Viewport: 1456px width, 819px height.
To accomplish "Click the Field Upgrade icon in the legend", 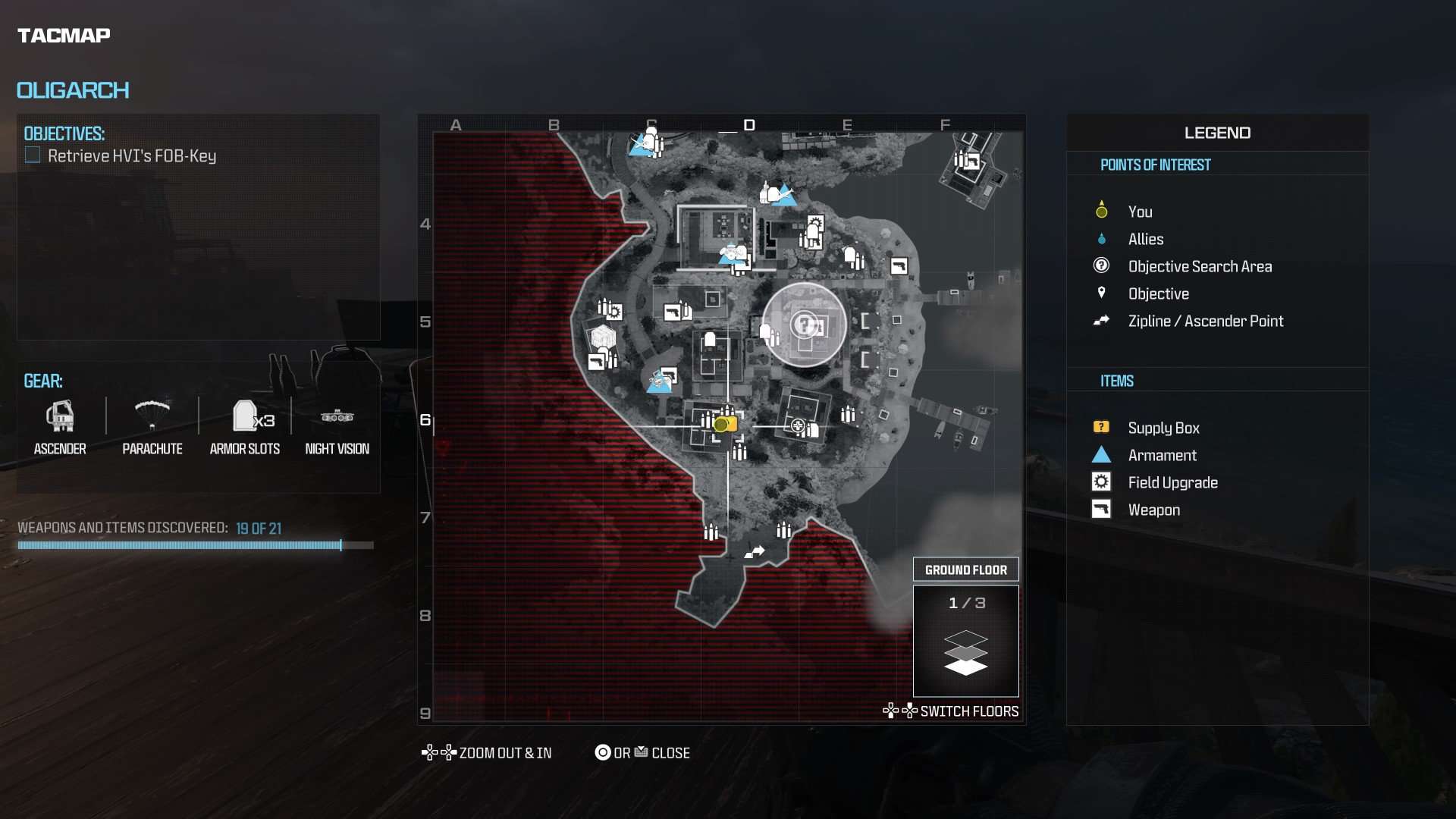I will tap(1100, 482).
